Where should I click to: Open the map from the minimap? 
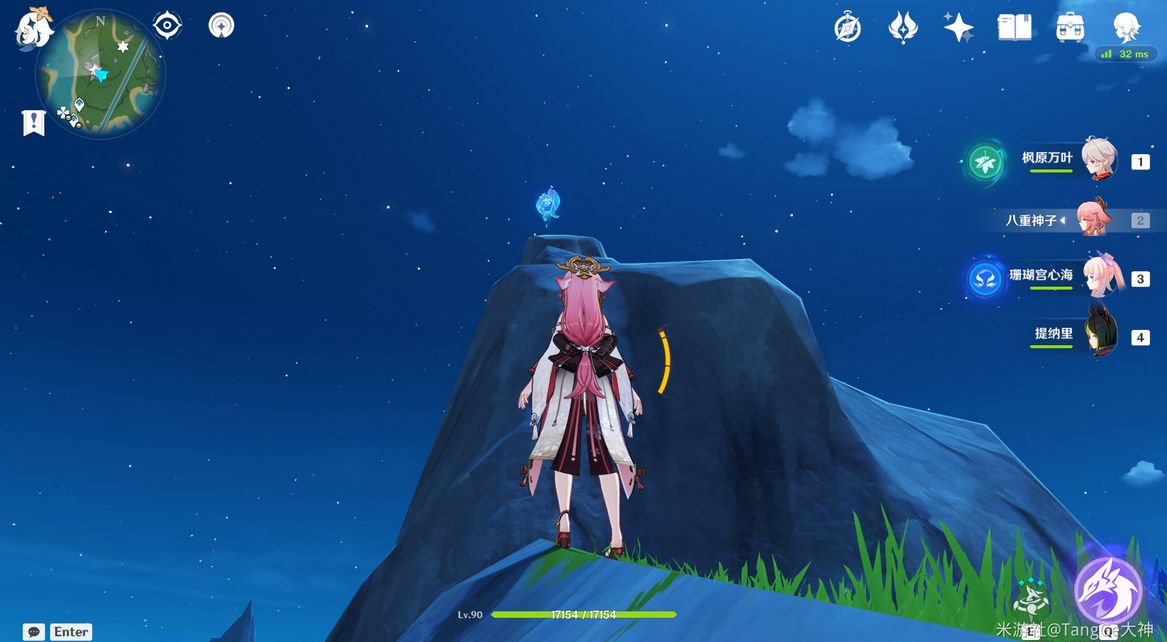click(x=100, y=73)
